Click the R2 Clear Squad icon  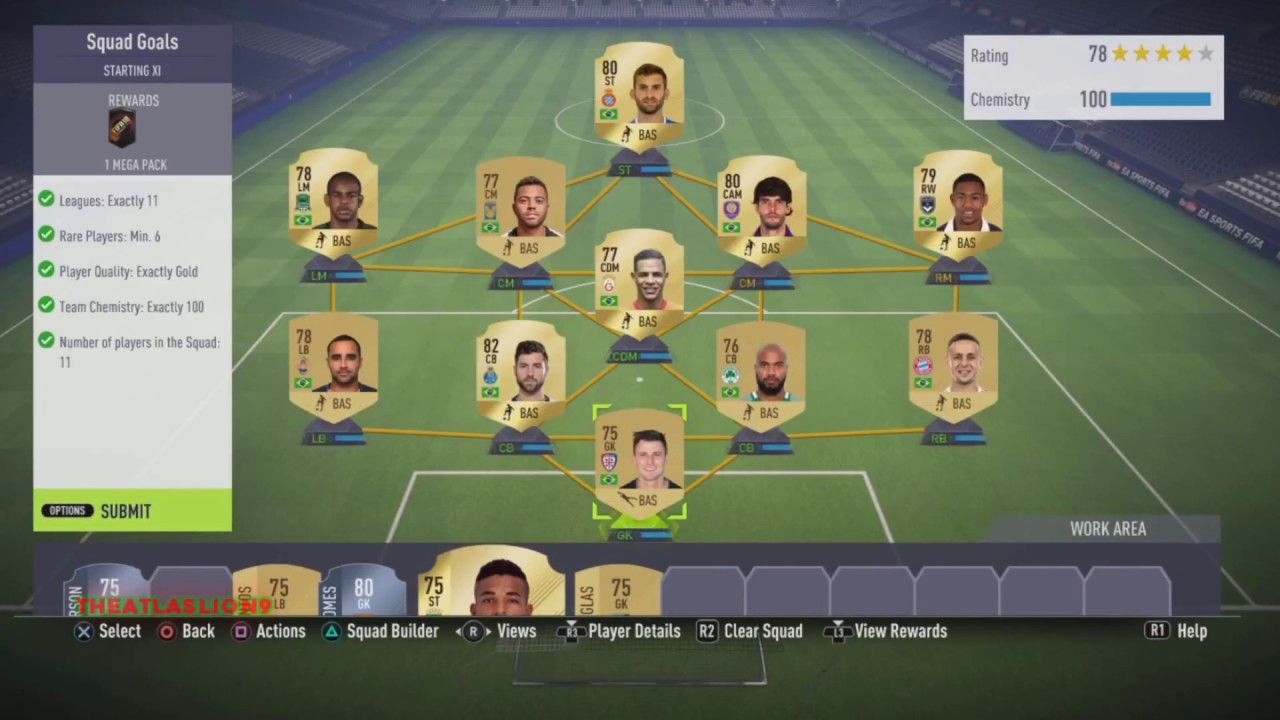pos(707,631)
